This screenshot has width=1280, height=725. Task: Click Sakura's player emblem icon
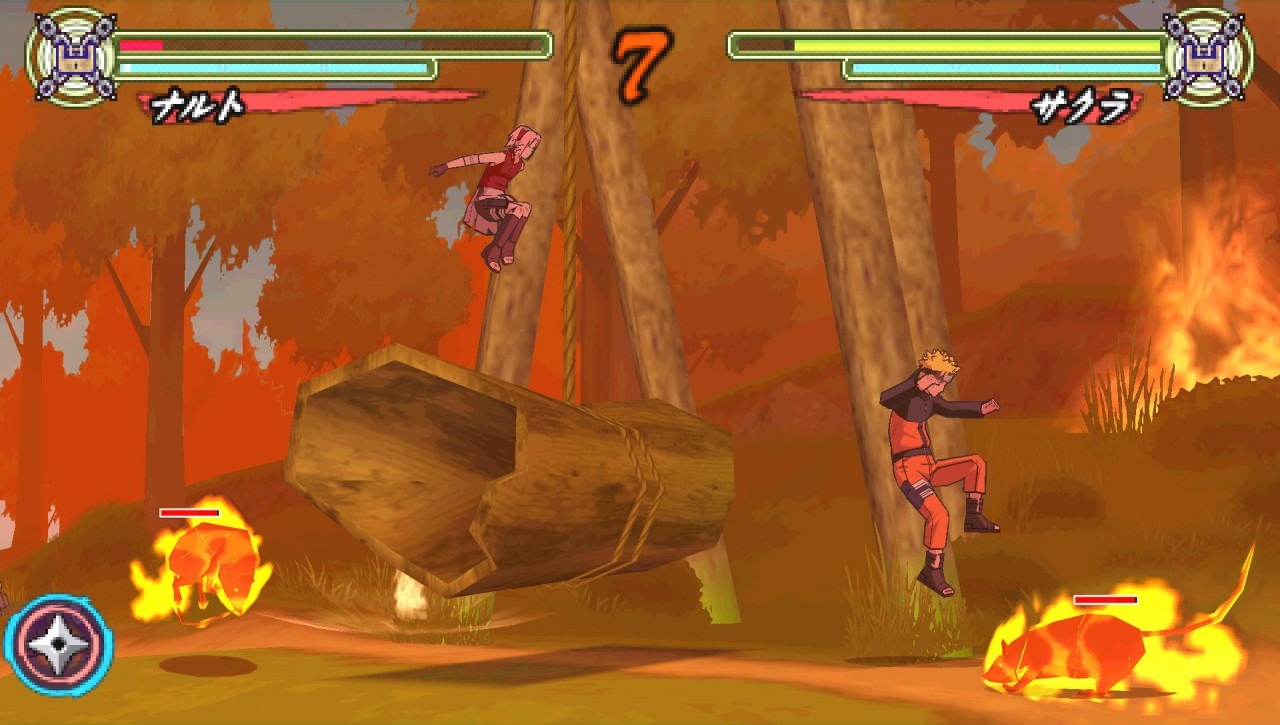[1209, 57]
